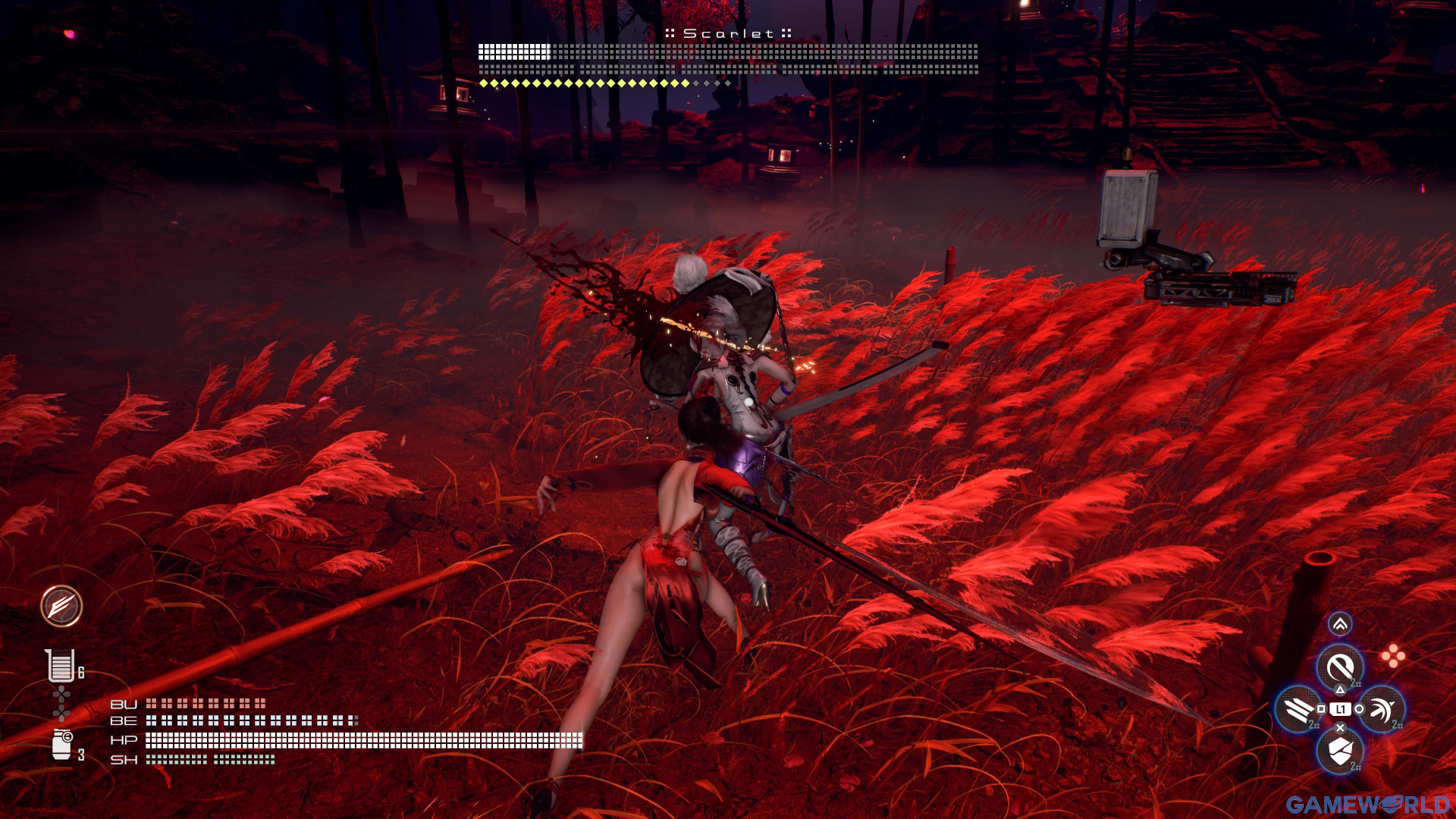
Task: Activate the shield breaker skill icon
Action: (1340, 752)
